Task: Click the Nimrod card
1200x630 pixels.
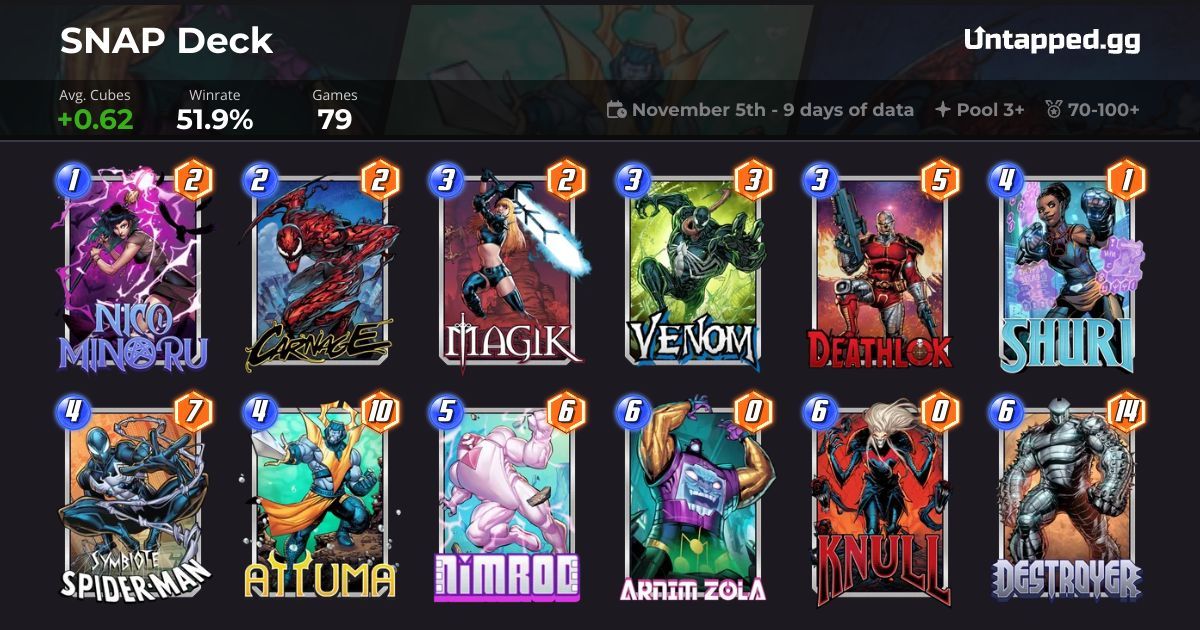Action: tap(506, 500)
